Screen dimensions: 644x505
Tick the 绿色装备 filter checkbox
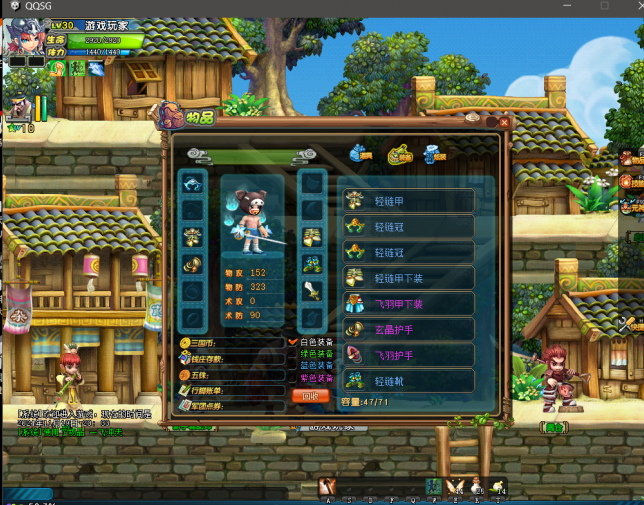pyautogui.click(x=293, y=354)
